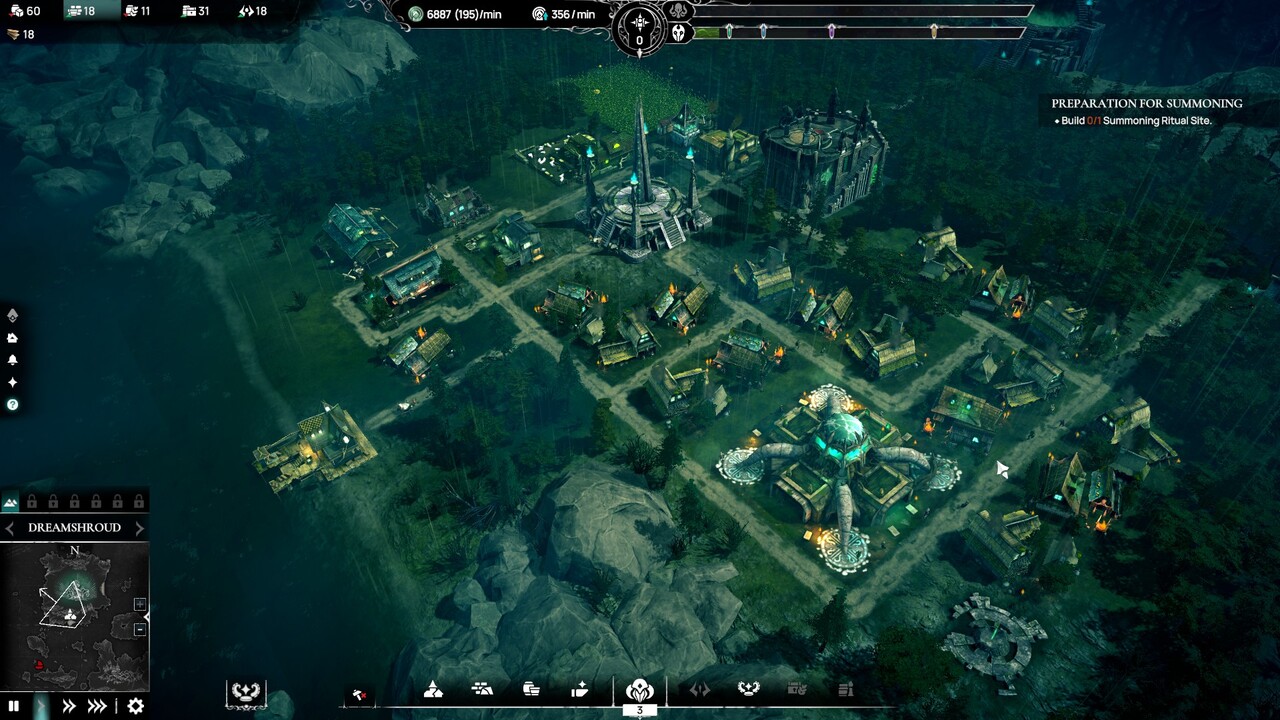This screenshot has height=720, width=1280.
Task: Switch to the previous region with left arrow
Action: (10, 528)
